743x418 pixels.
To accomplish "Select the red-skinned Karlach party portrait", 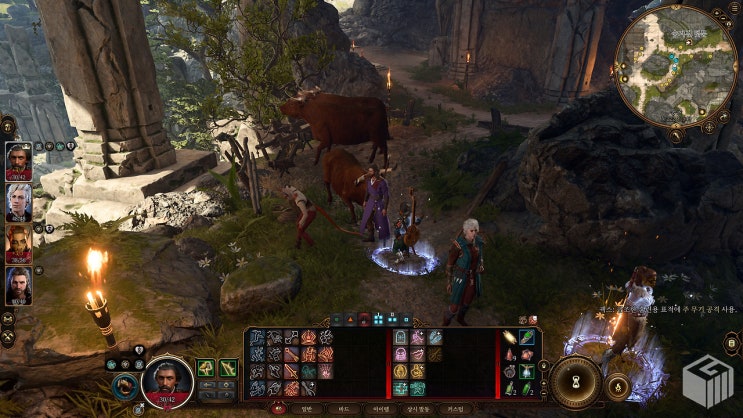I will click(x=19, y=243).
